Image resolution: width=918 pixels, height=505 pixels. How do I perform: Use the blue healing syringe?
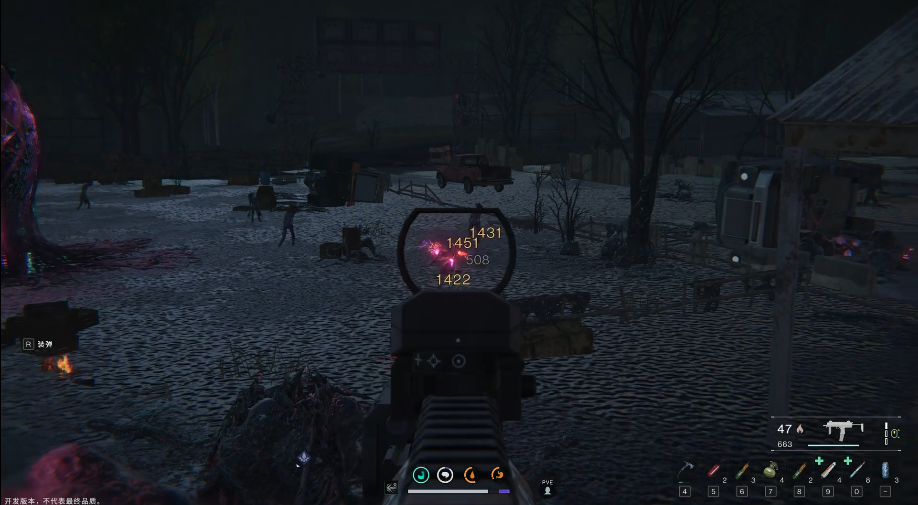pyautogui.click(x=856, y=471)
